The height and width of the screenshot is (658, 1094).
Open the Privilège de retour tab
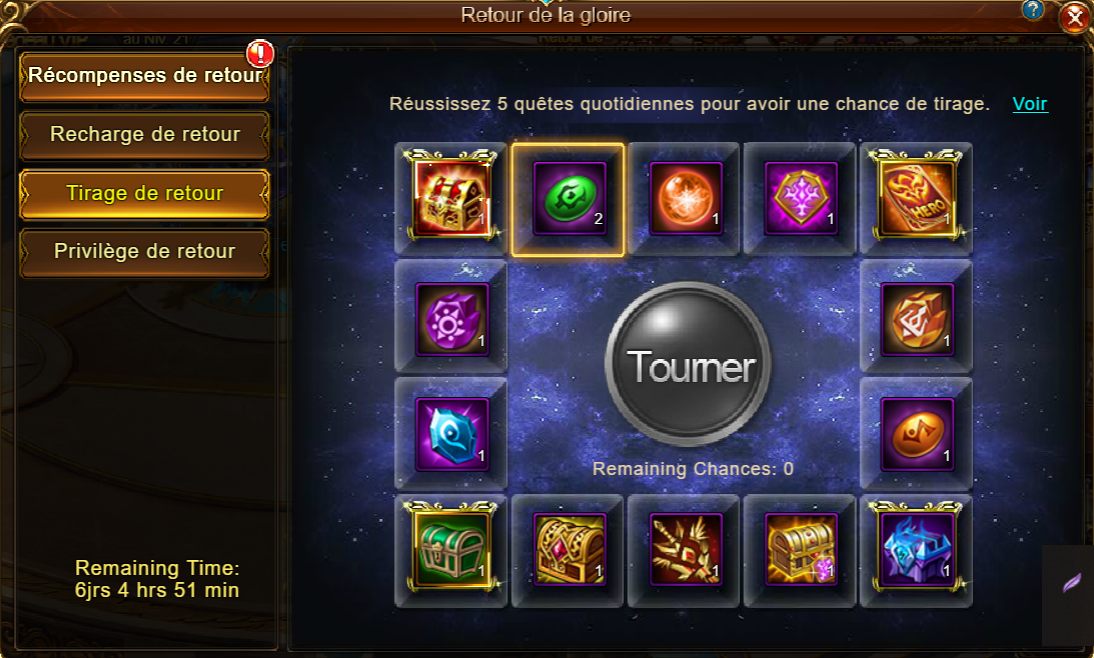(144, 251)
